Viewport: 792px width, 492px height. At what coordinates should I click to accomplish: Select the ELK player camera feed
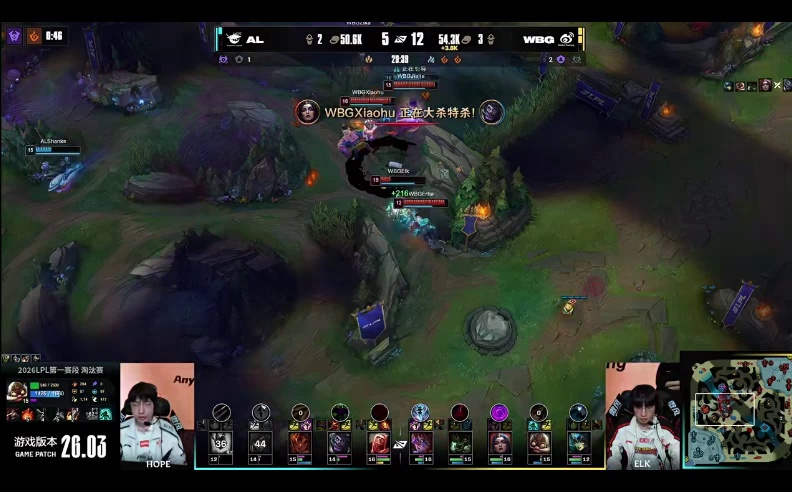(x=642, y=414)
